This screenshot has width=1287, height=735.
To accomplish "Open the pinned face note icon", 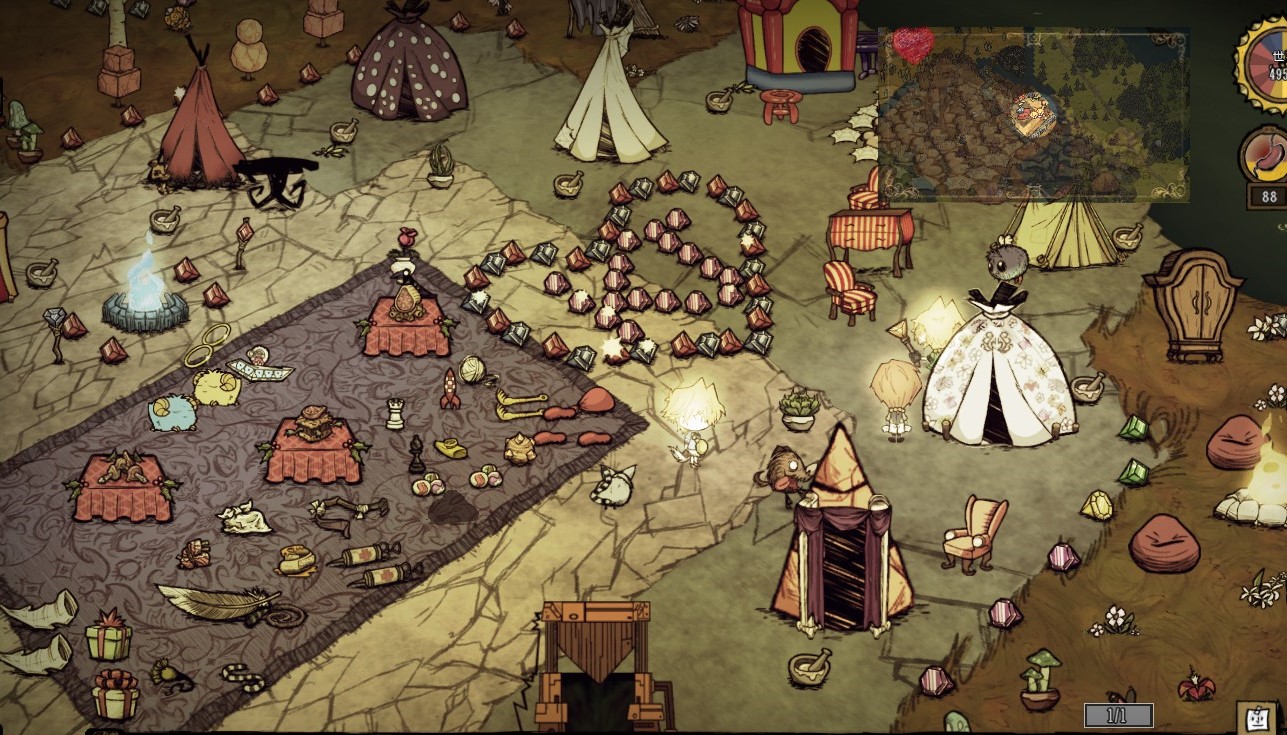I will (x=1255, y=716).
